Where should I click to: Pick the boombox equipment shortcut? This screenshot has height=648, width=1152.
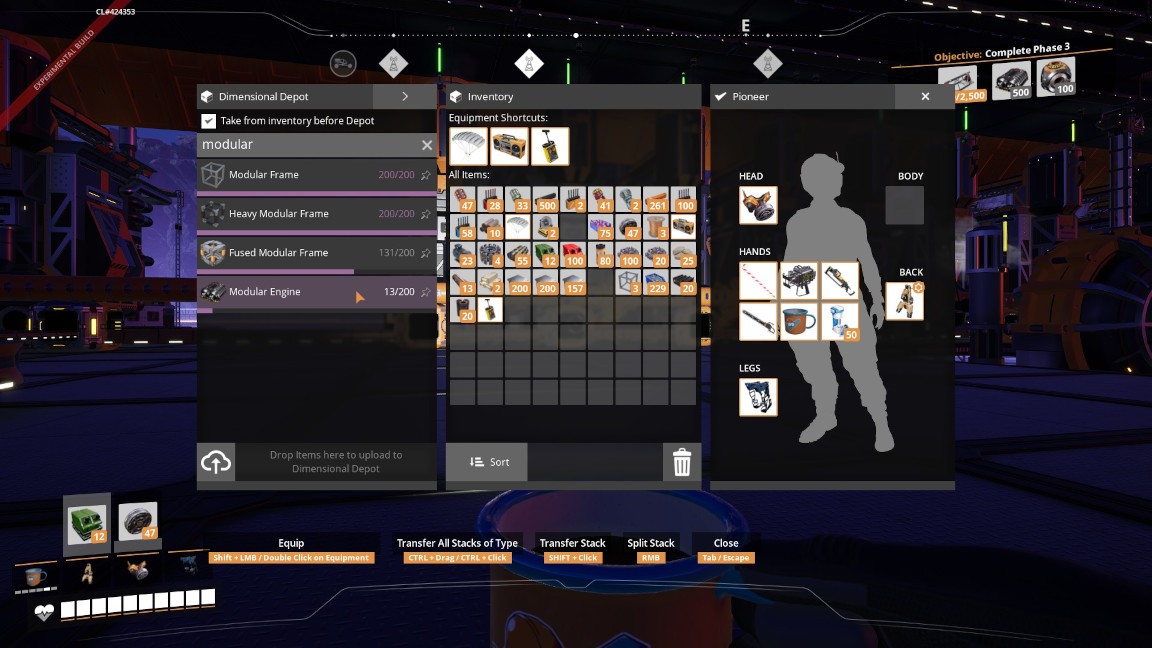[509, 146]
